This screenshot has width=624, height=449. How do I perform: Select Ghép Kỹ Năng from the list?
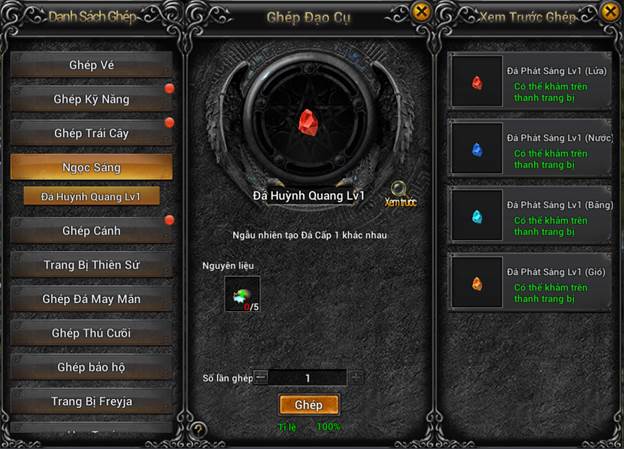(92, 99)
